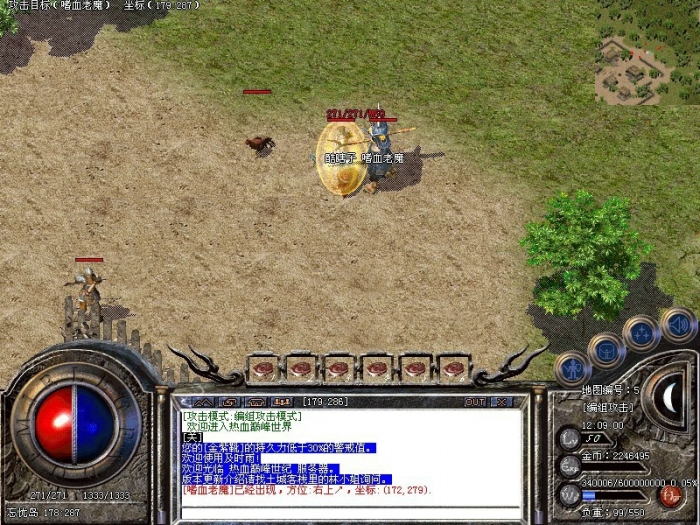Toggle sound with the speaker button

pos(677,325)
